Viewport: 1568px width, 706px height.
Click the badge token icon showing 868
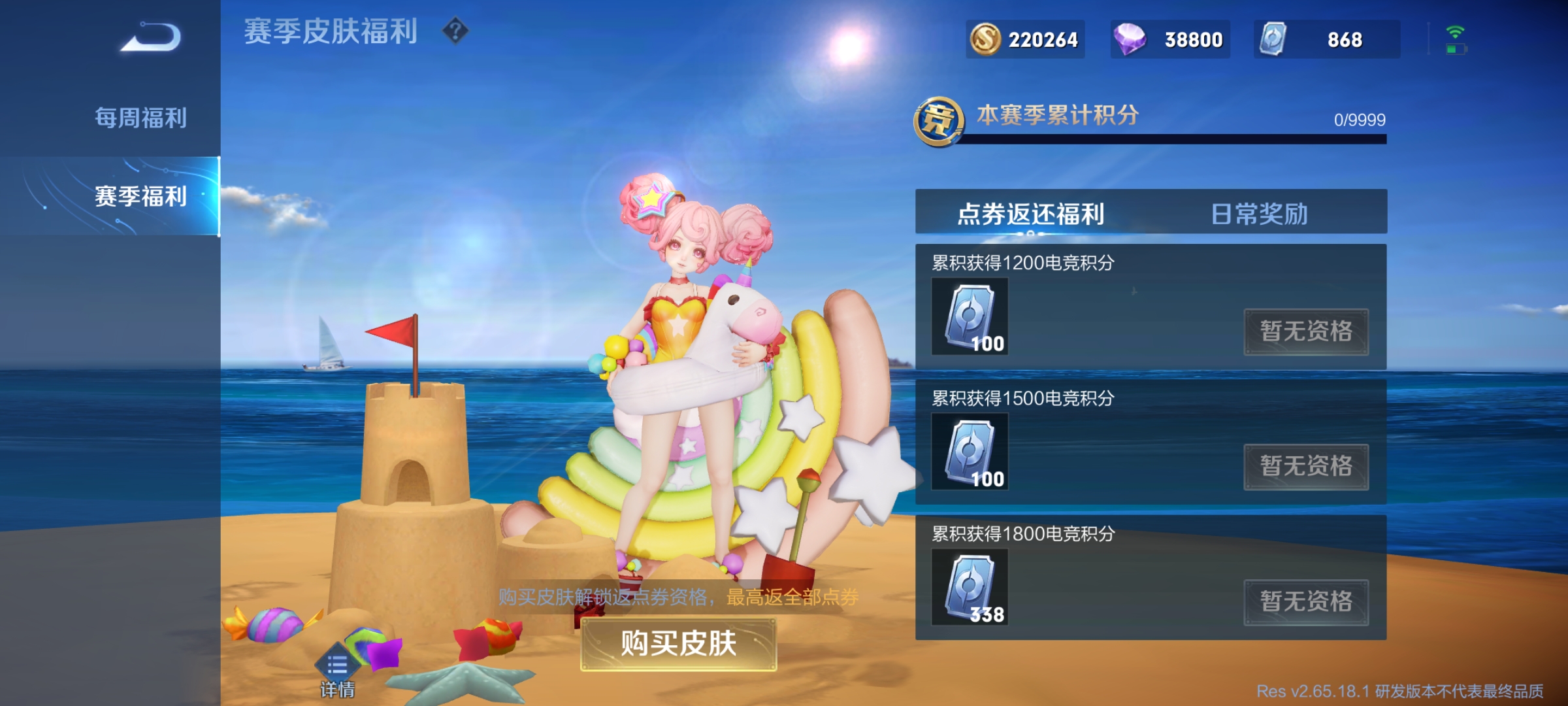tap(1277, 40)
